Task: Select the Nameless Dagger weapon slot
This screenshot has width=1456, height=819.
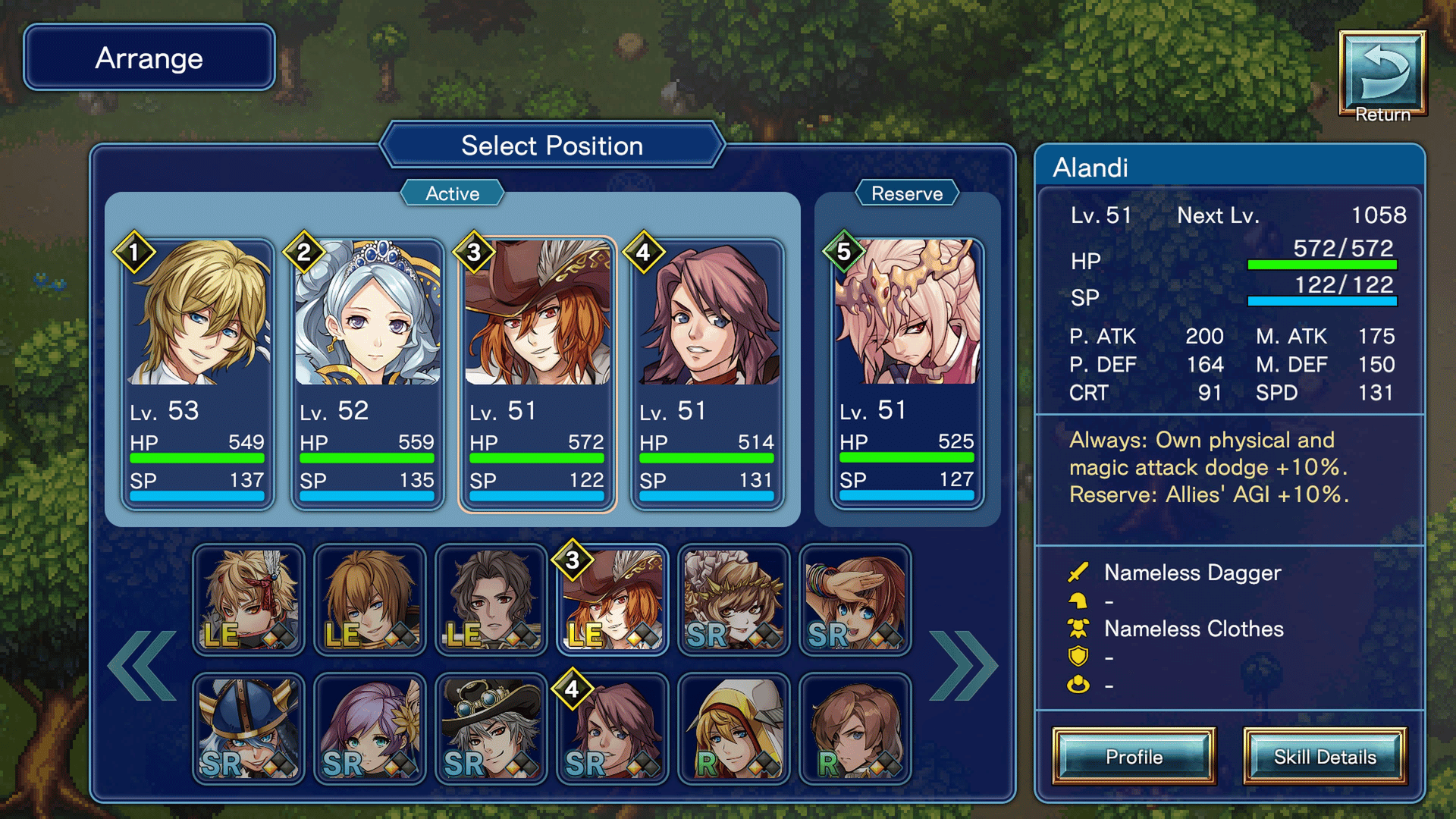Action: click(1191, 573)
